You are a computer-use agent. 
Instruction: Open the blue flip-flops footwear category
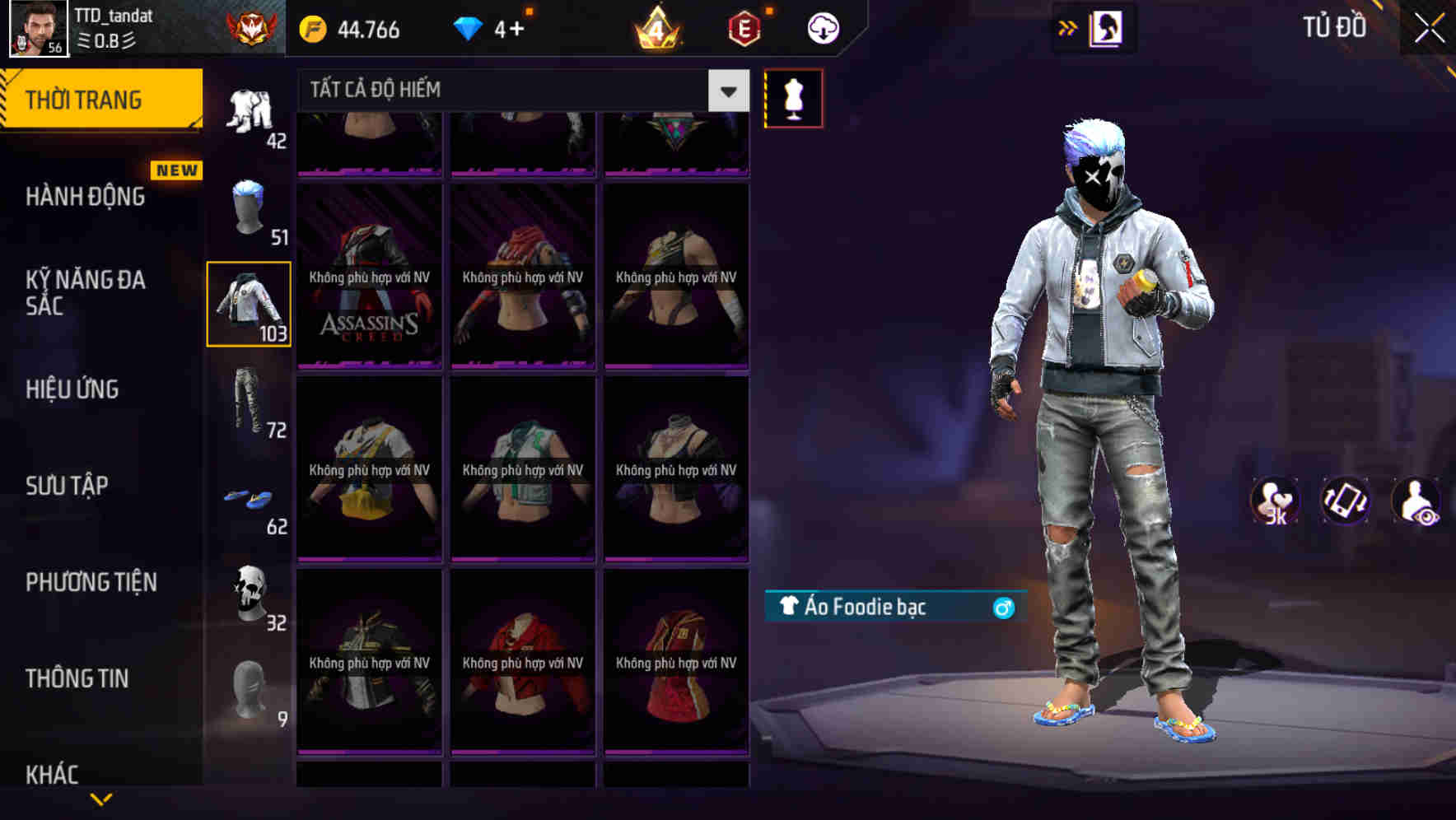tap(249, 500)
